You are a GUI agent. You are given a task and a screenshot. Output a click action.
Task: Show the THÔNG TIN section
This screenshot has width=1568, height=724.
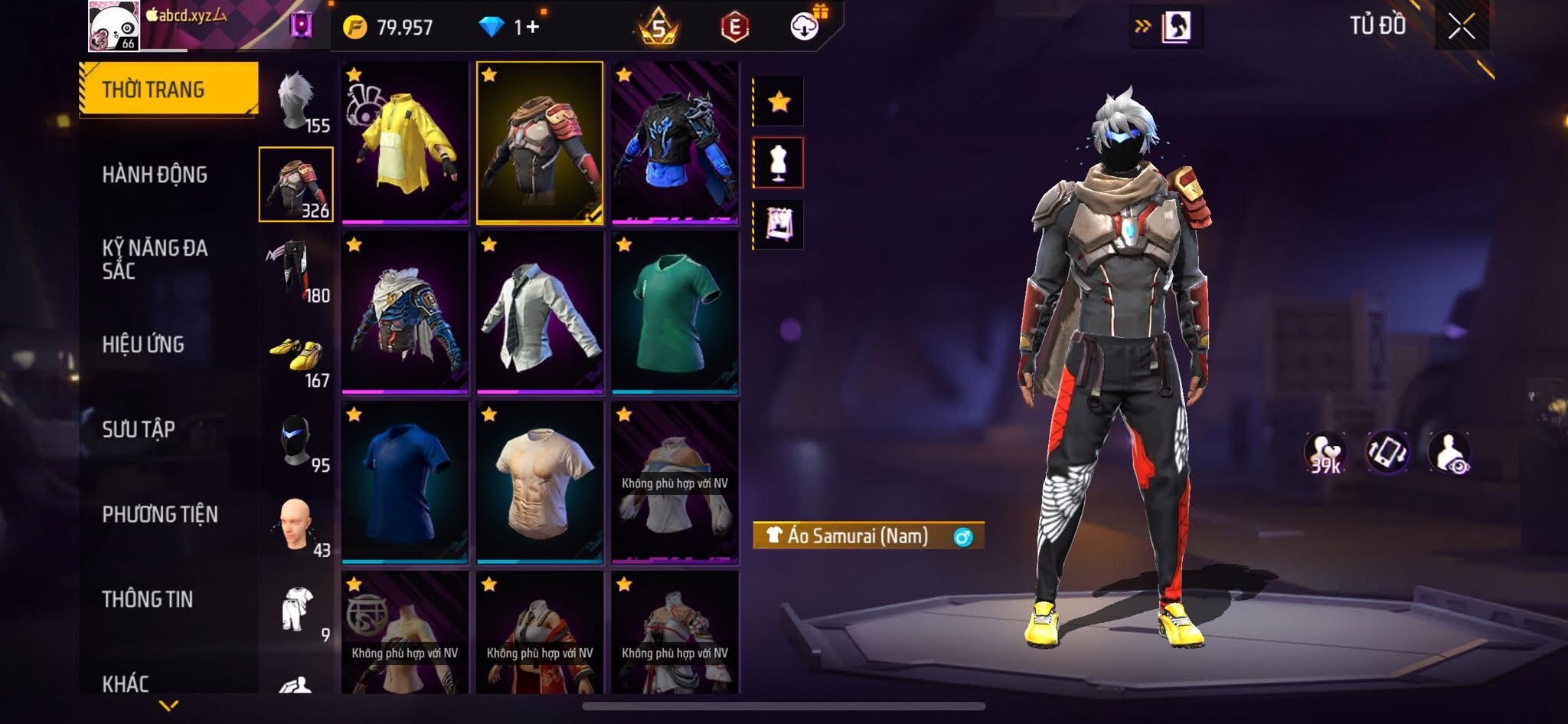pos(148,599)
